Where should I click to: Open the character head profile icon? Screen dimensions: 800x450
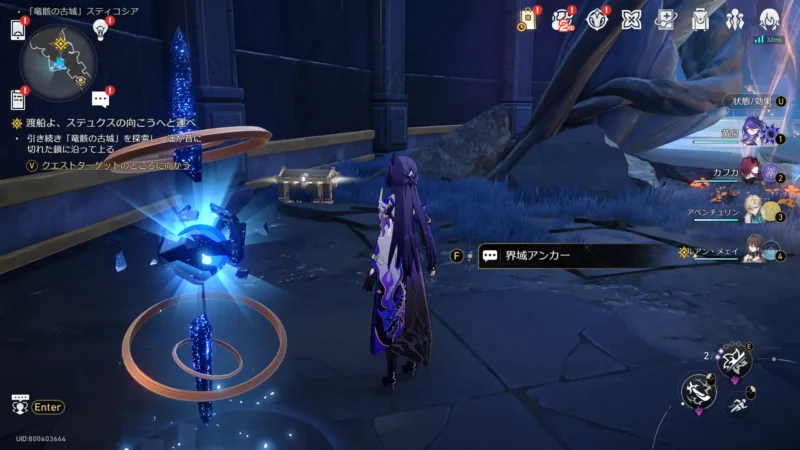tap(769, 20)
